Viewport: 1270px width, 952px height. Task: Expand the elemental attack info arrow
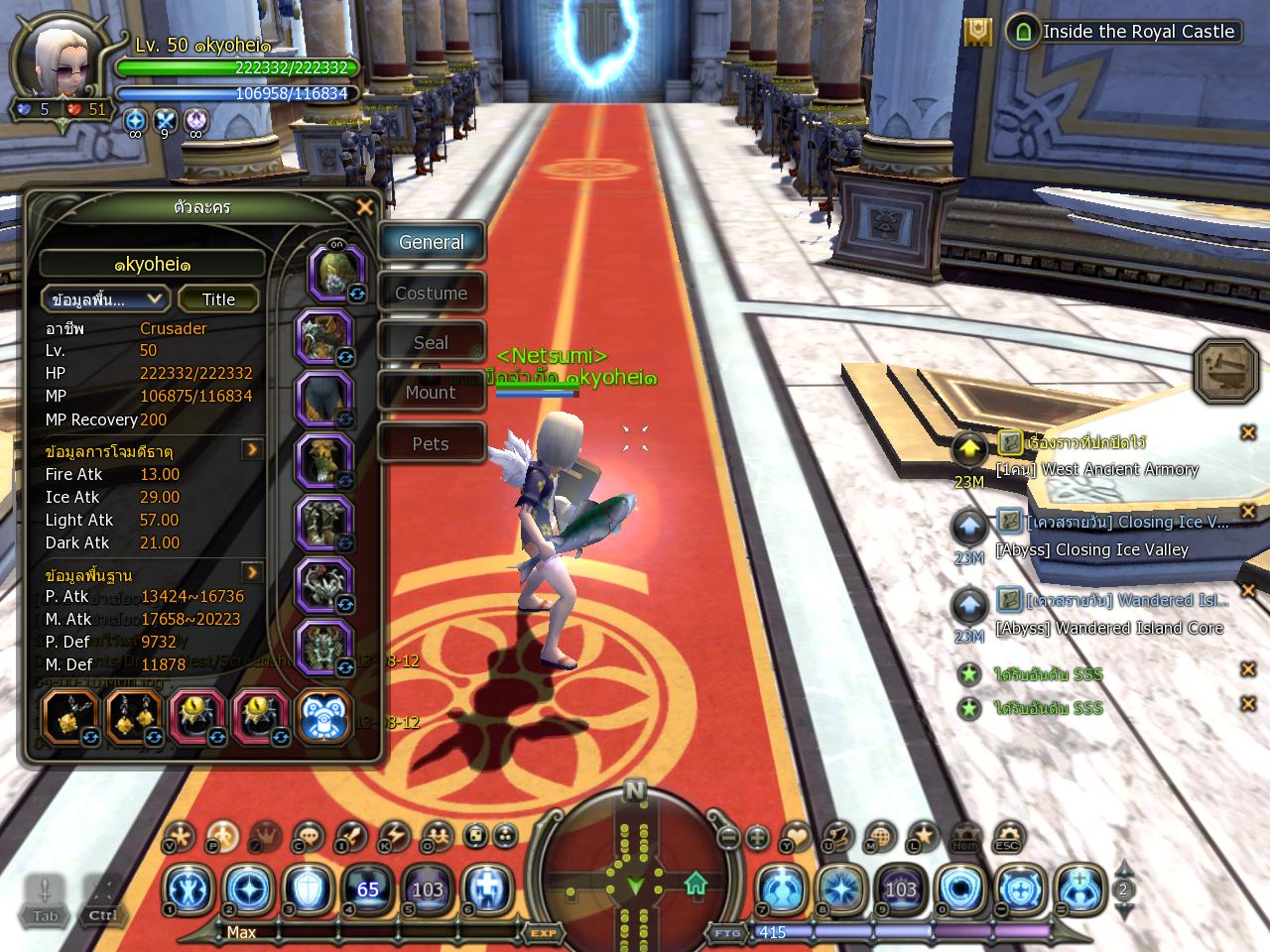tap(252, 450)
